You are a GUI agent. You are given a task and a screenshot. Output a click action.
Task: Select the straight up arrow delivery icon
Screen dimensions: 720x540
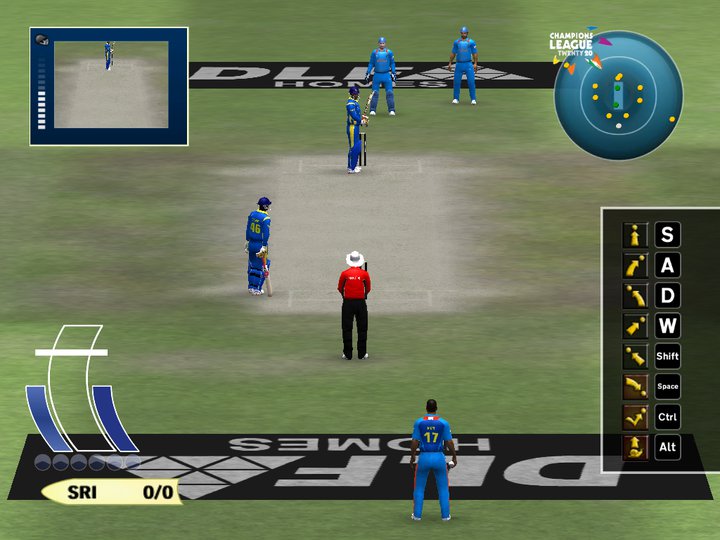coord(636,236)
